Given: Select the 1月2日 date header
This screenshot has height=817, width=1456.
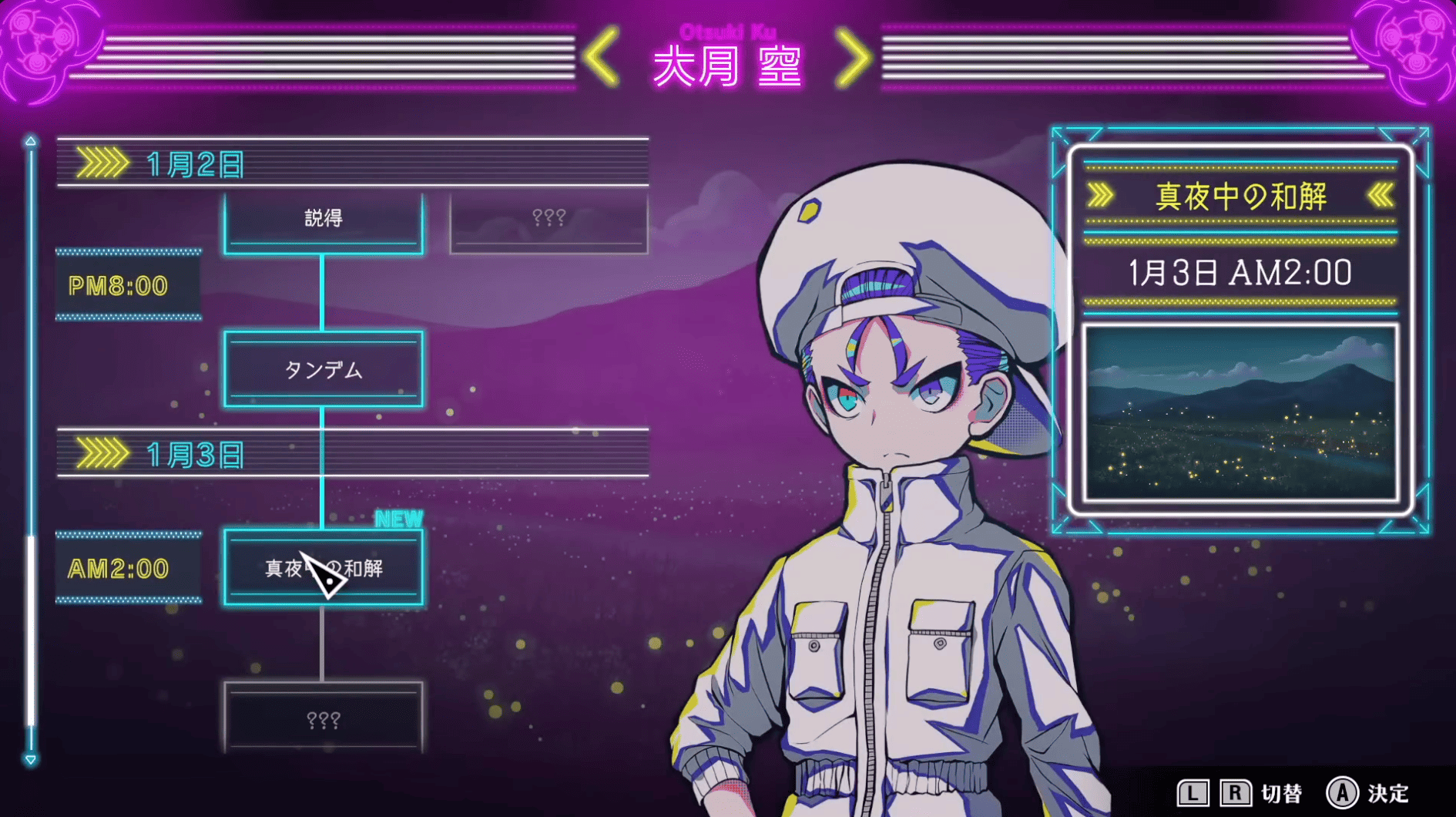Looking at the screenshot, I should pos(193,163).
